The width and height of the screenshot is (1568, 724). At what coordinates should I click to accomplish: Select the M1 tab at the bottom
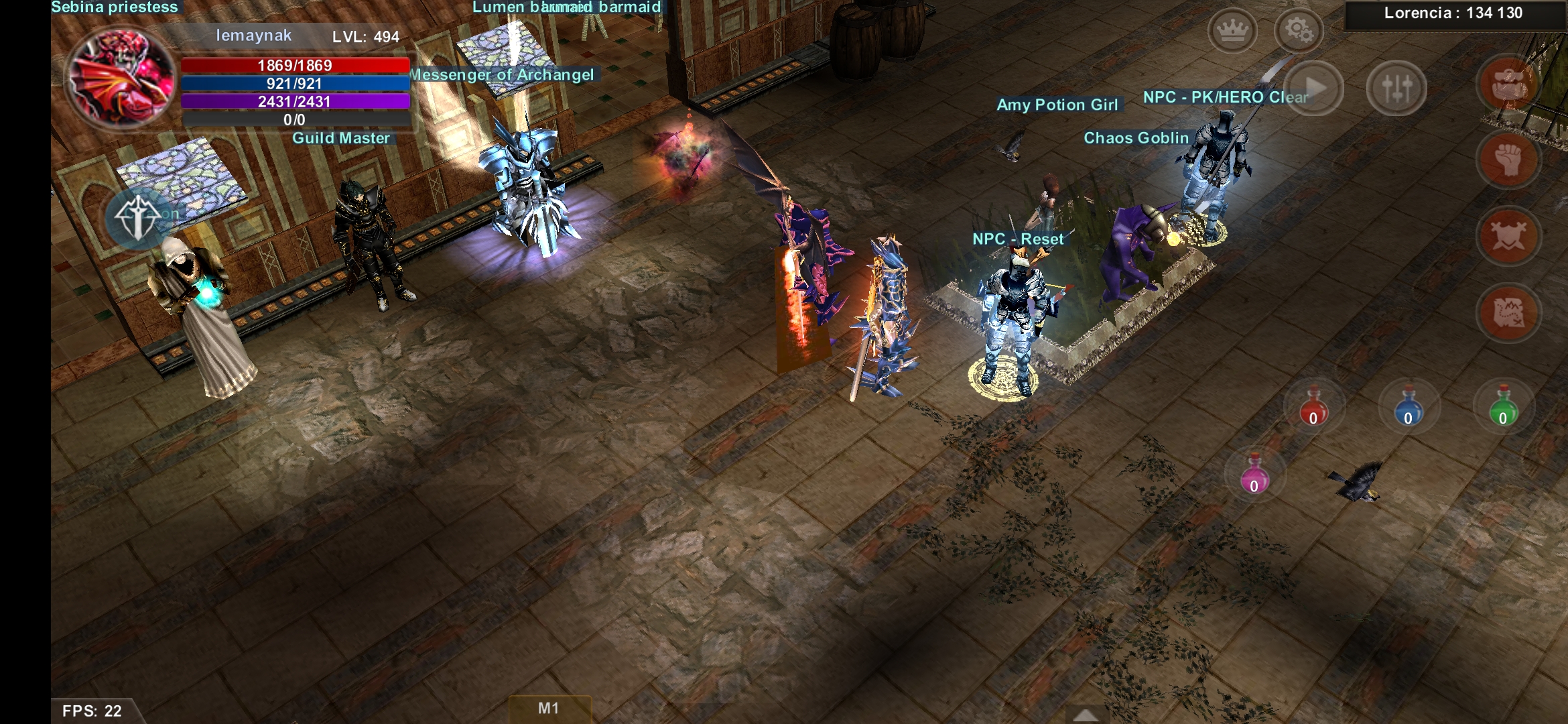click(x=549, y=709)
